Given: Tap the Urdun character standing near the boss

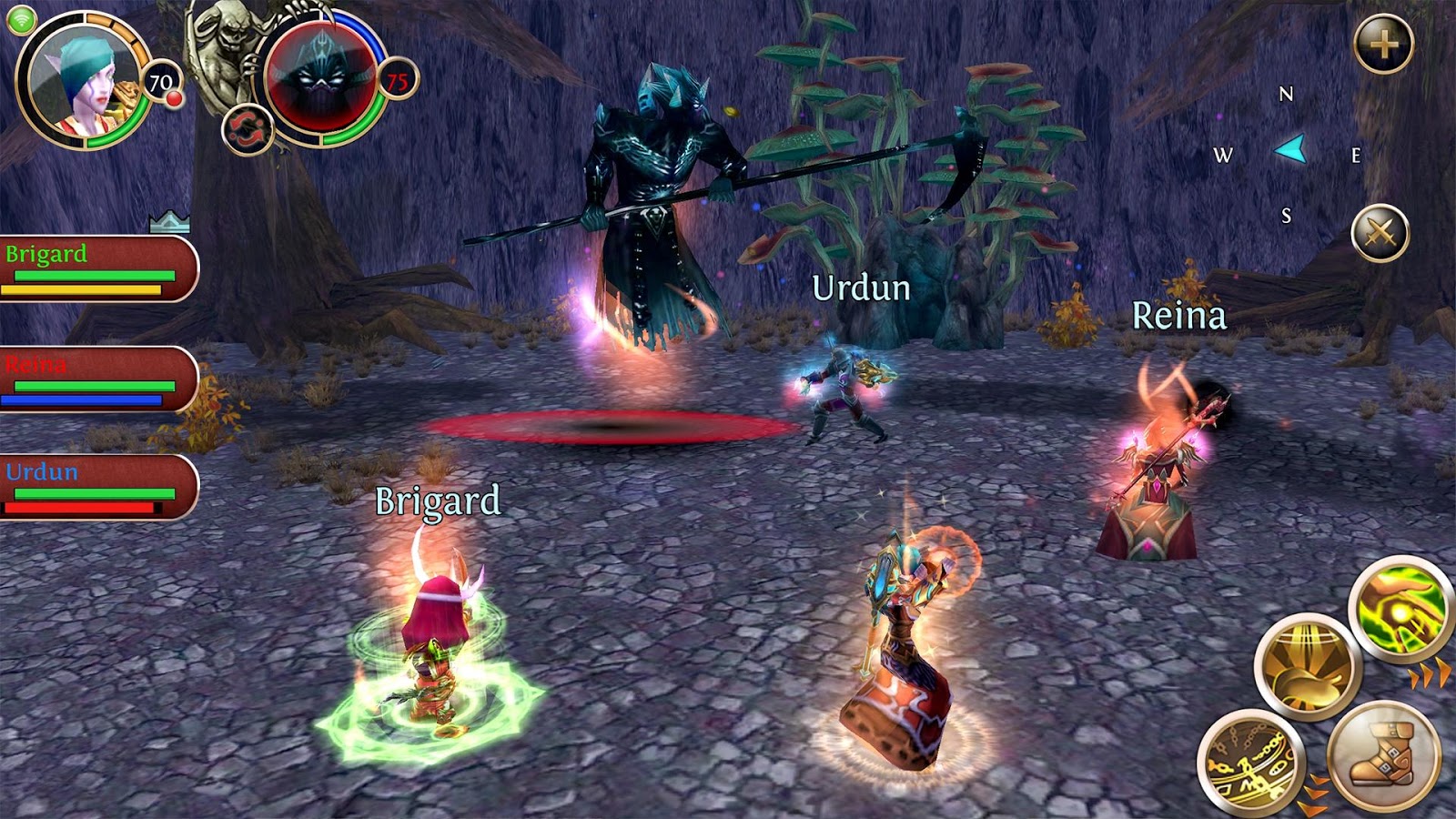Looking at the screenshot, I should pyautogui.click(x=842, y=391).
